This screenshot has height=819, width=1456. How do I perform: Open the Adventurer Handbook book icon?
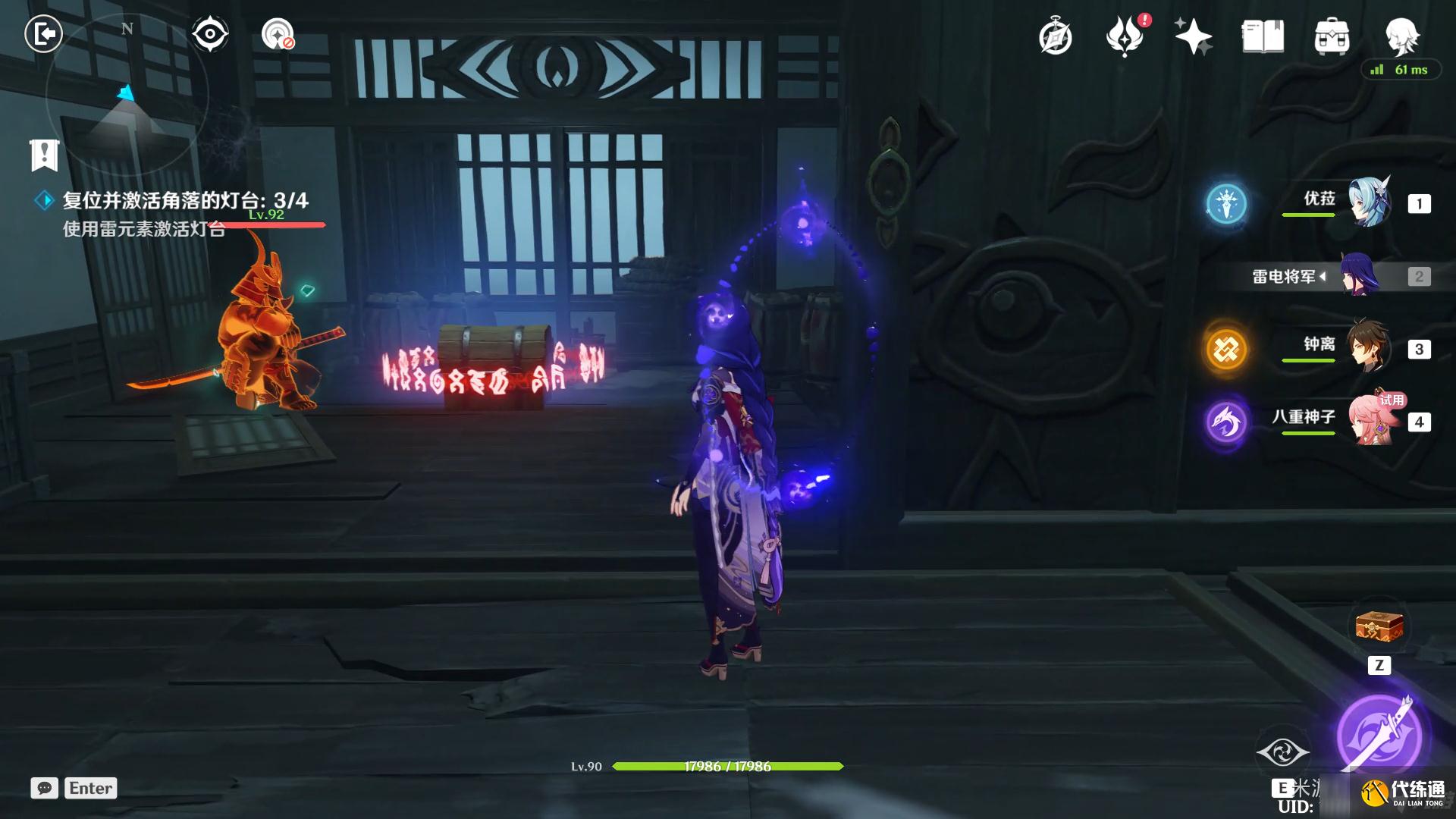coord(1261,36)
